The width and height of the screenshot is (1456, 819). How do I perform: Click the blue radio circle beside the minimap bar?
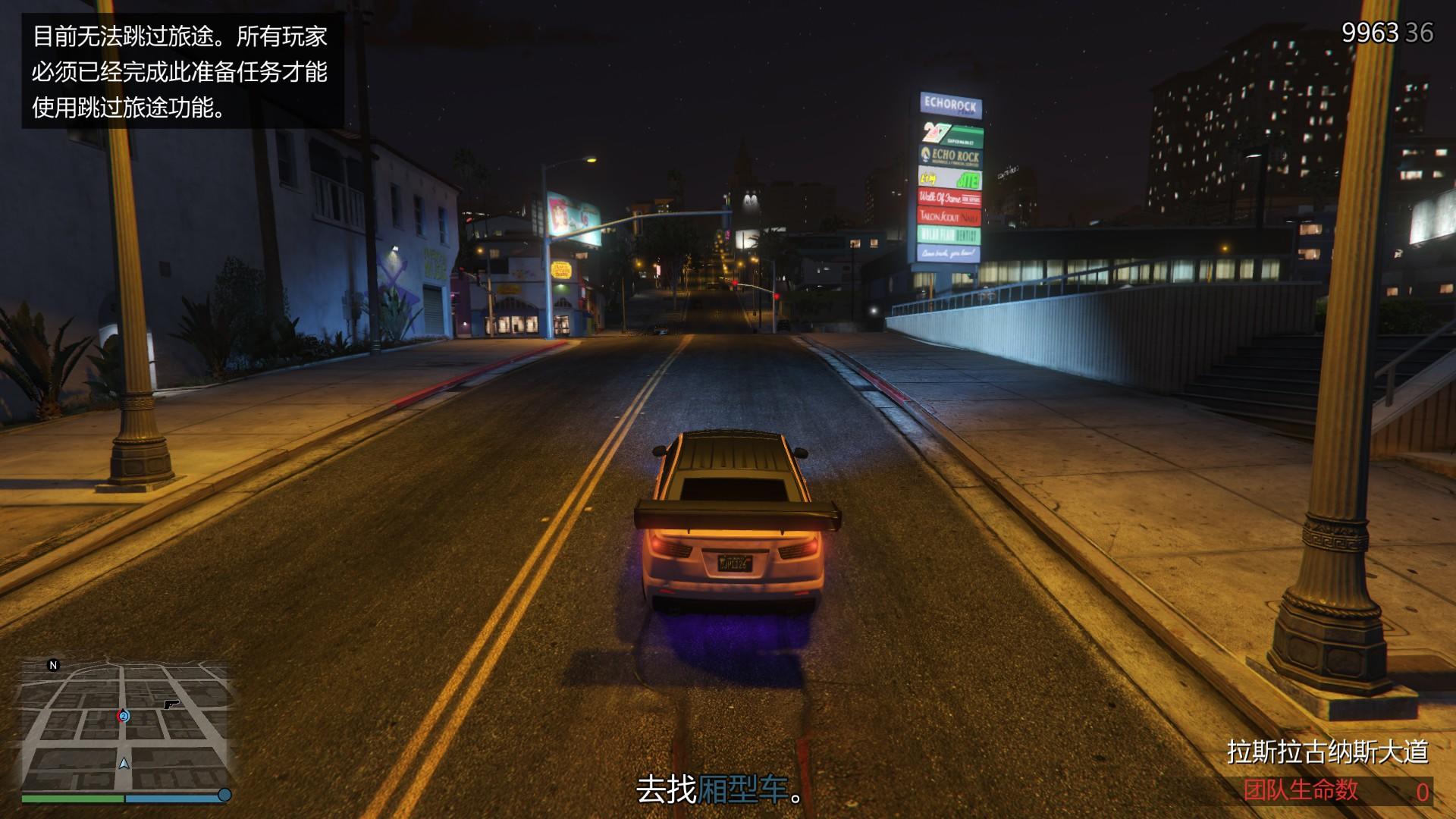[224, 796]
